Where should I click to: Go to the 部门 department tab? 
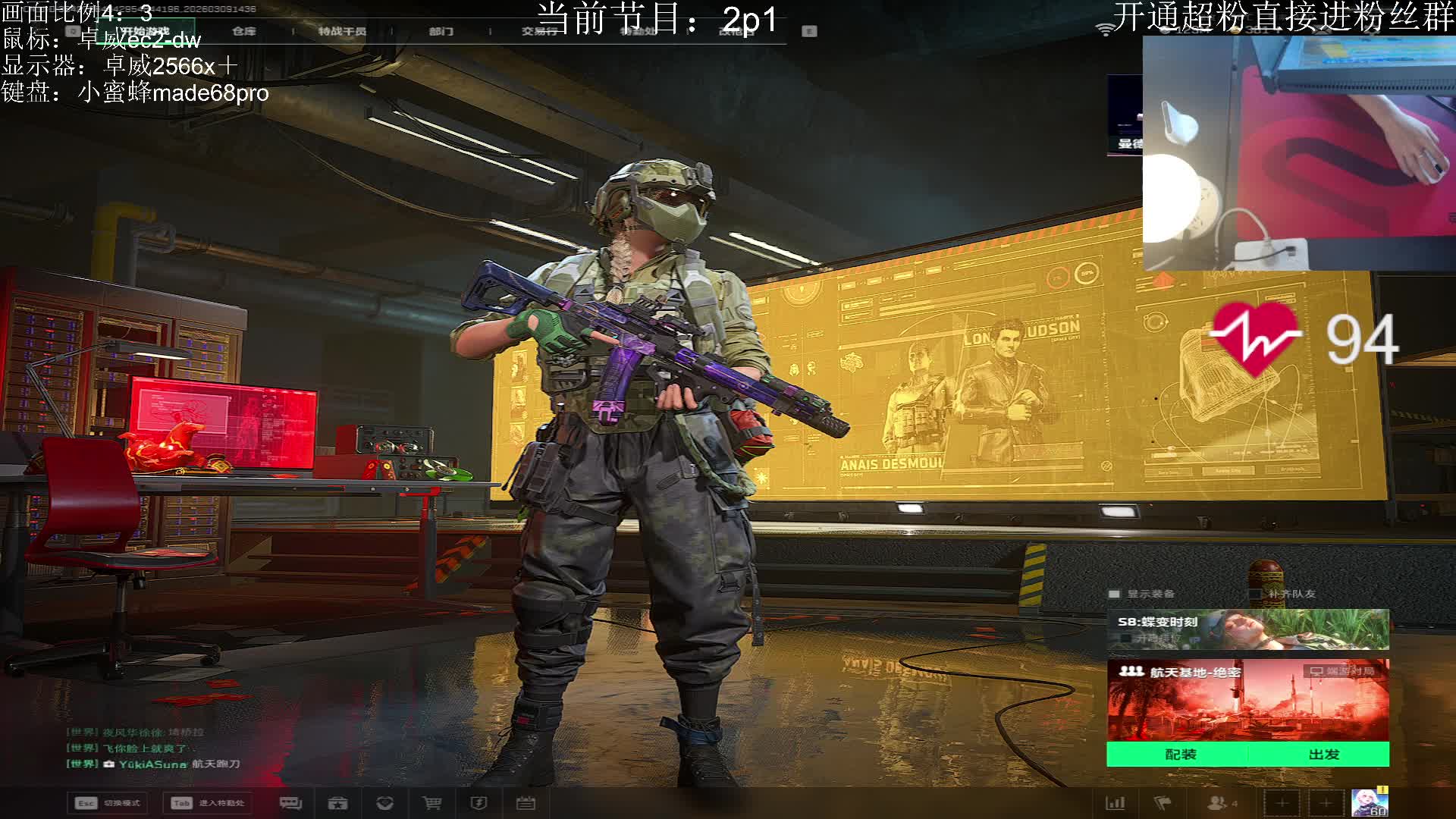click(441, 31)
